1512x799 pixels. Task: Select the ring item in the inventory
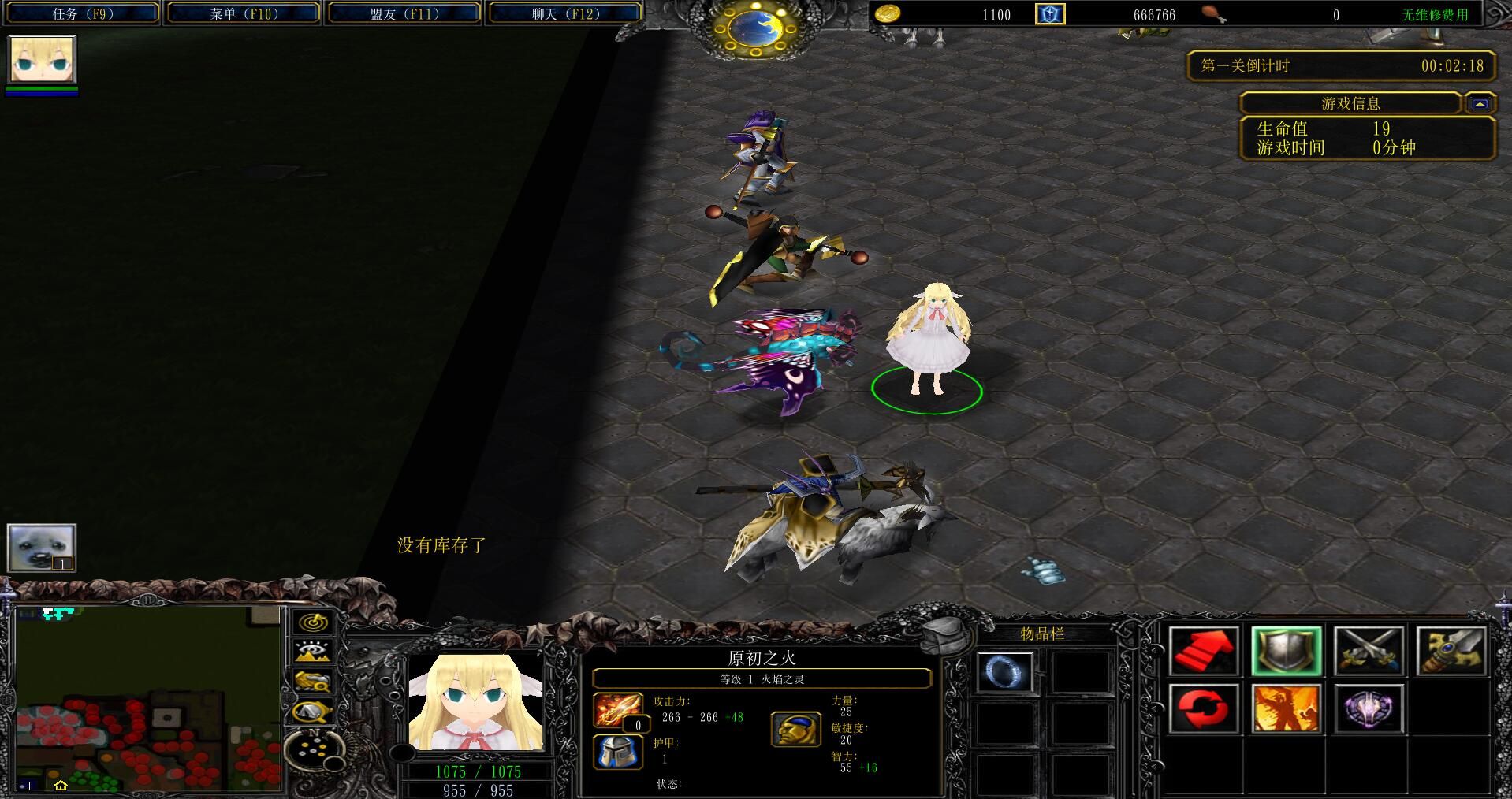click(x=1004, y=672)
